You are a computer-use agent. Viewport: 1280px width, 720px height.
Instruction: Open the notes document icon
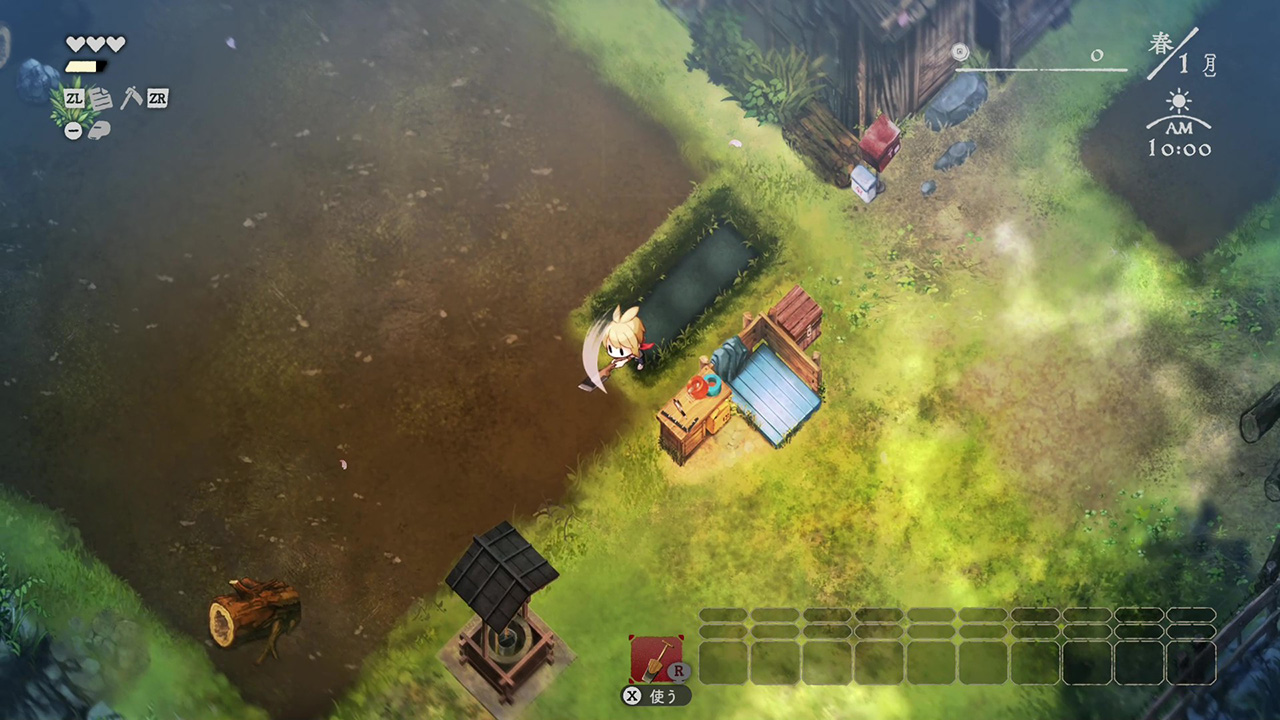(101, 98)
